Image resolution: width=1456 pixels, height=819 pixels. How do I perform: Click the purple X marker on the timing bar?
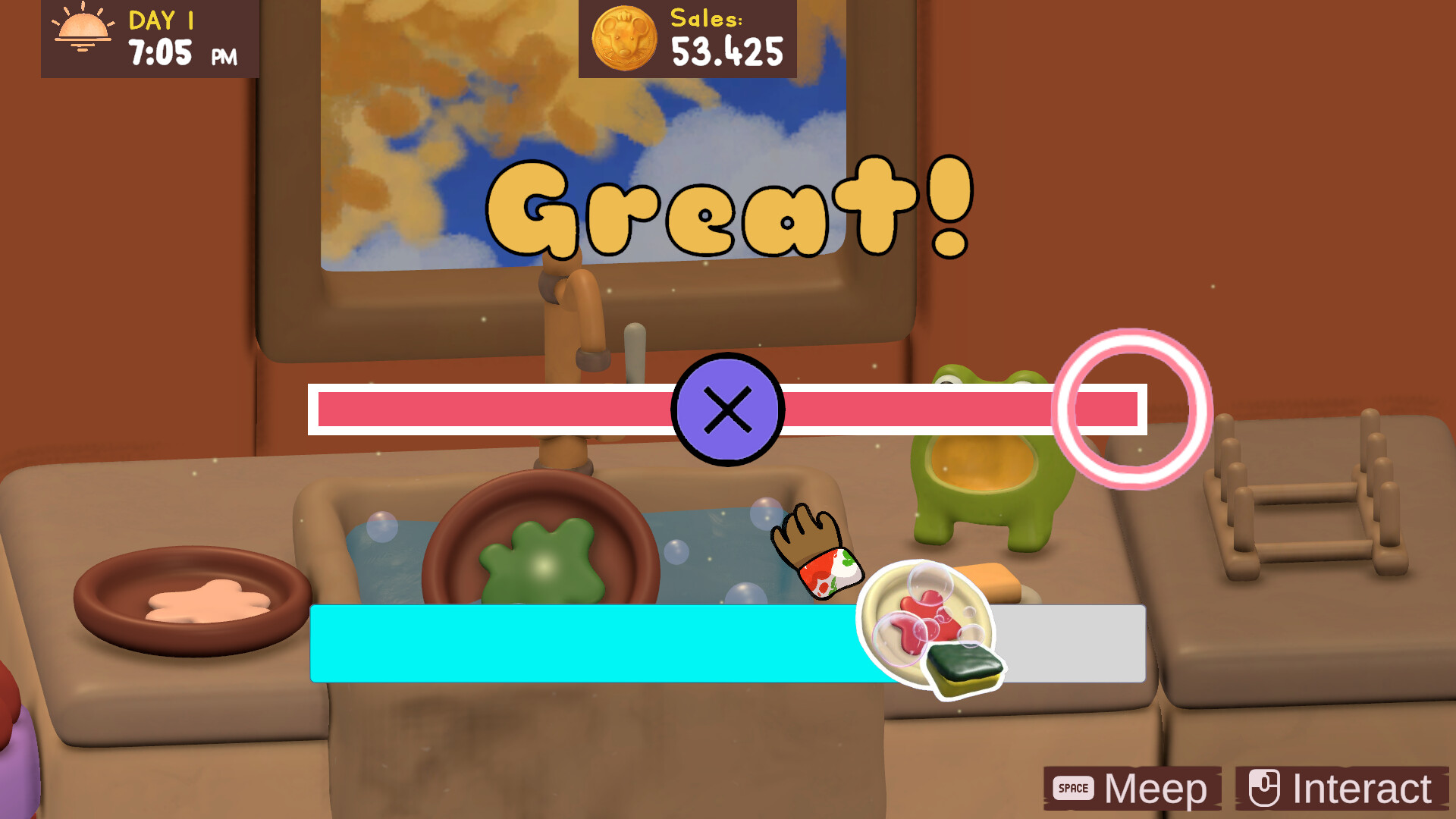click(726, 409)
